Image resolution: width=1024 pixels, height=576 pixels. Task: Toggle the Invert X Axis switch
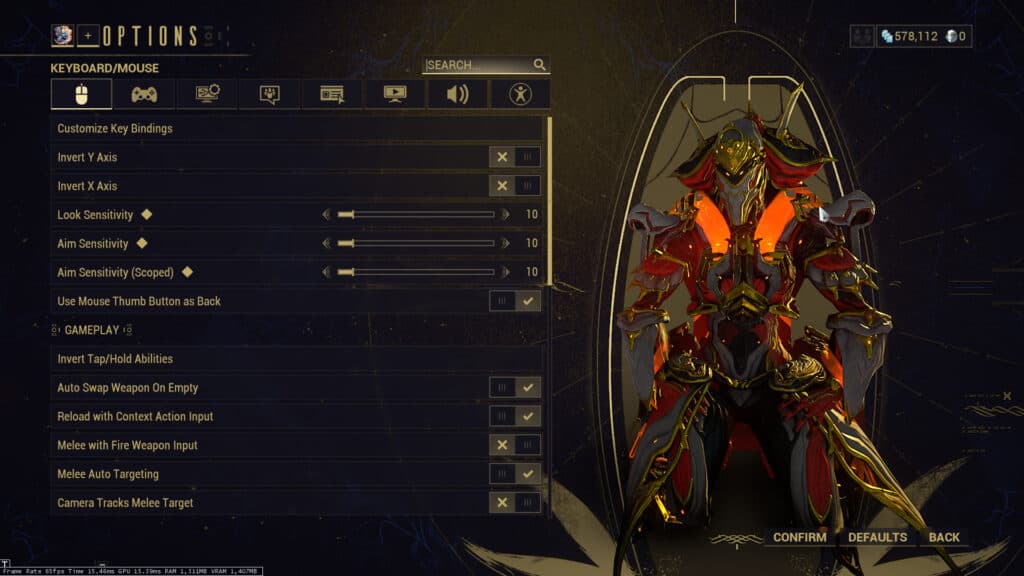(515, 186)
